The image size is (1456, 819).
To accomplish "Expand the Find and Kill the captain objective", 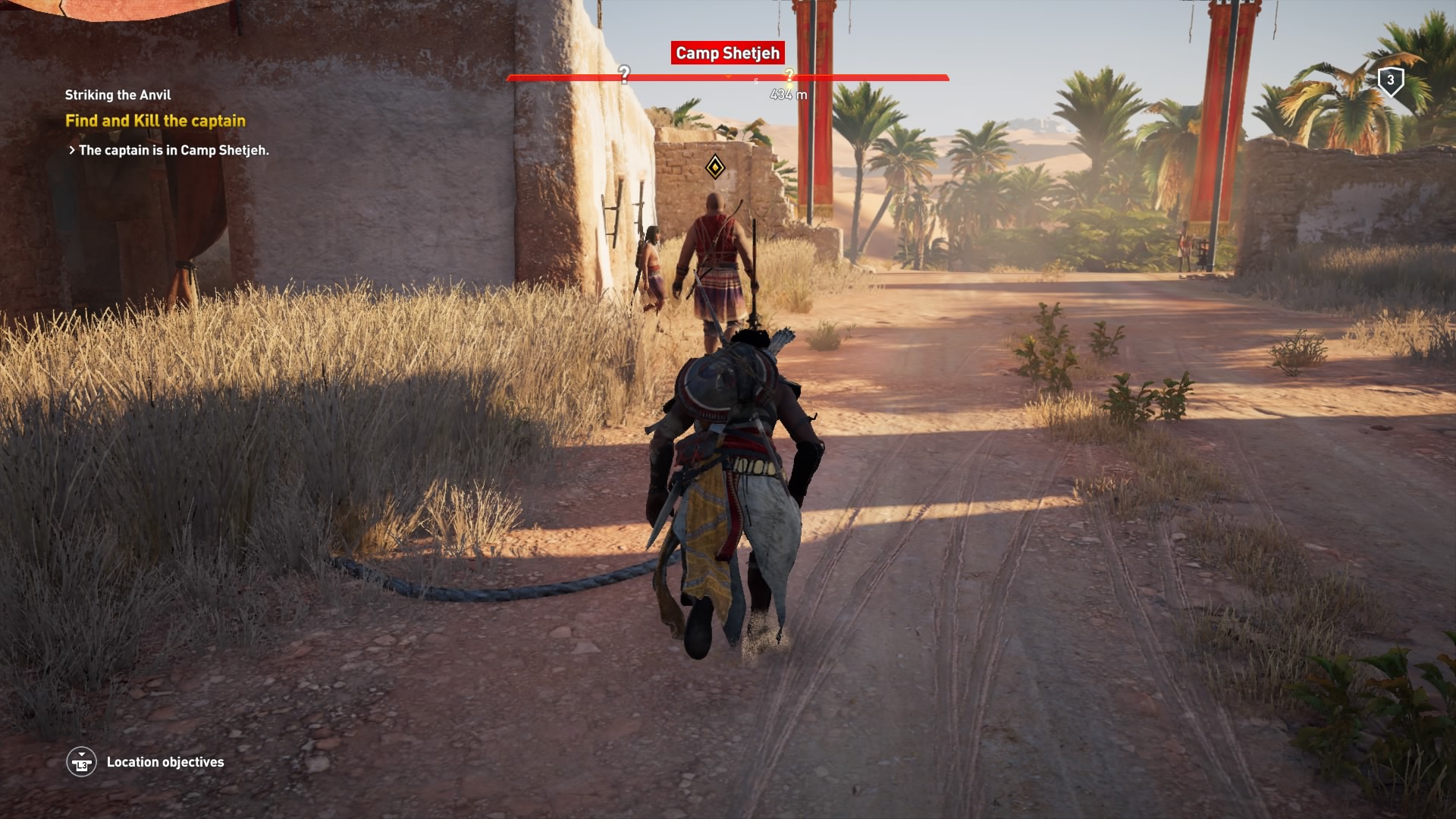I will (x=155, y=119).
